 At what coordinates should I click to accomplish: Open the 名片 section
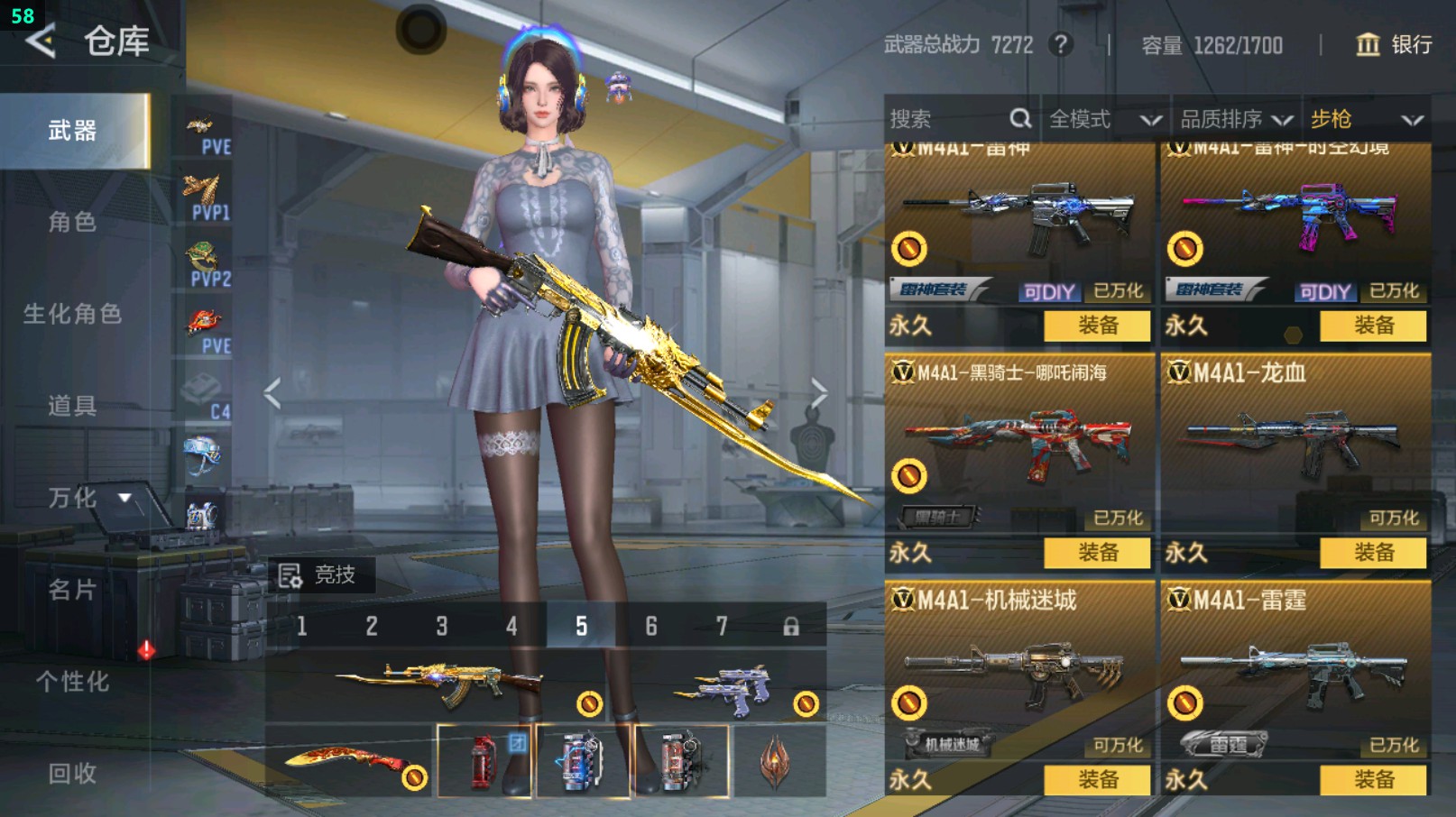point(72,590)
